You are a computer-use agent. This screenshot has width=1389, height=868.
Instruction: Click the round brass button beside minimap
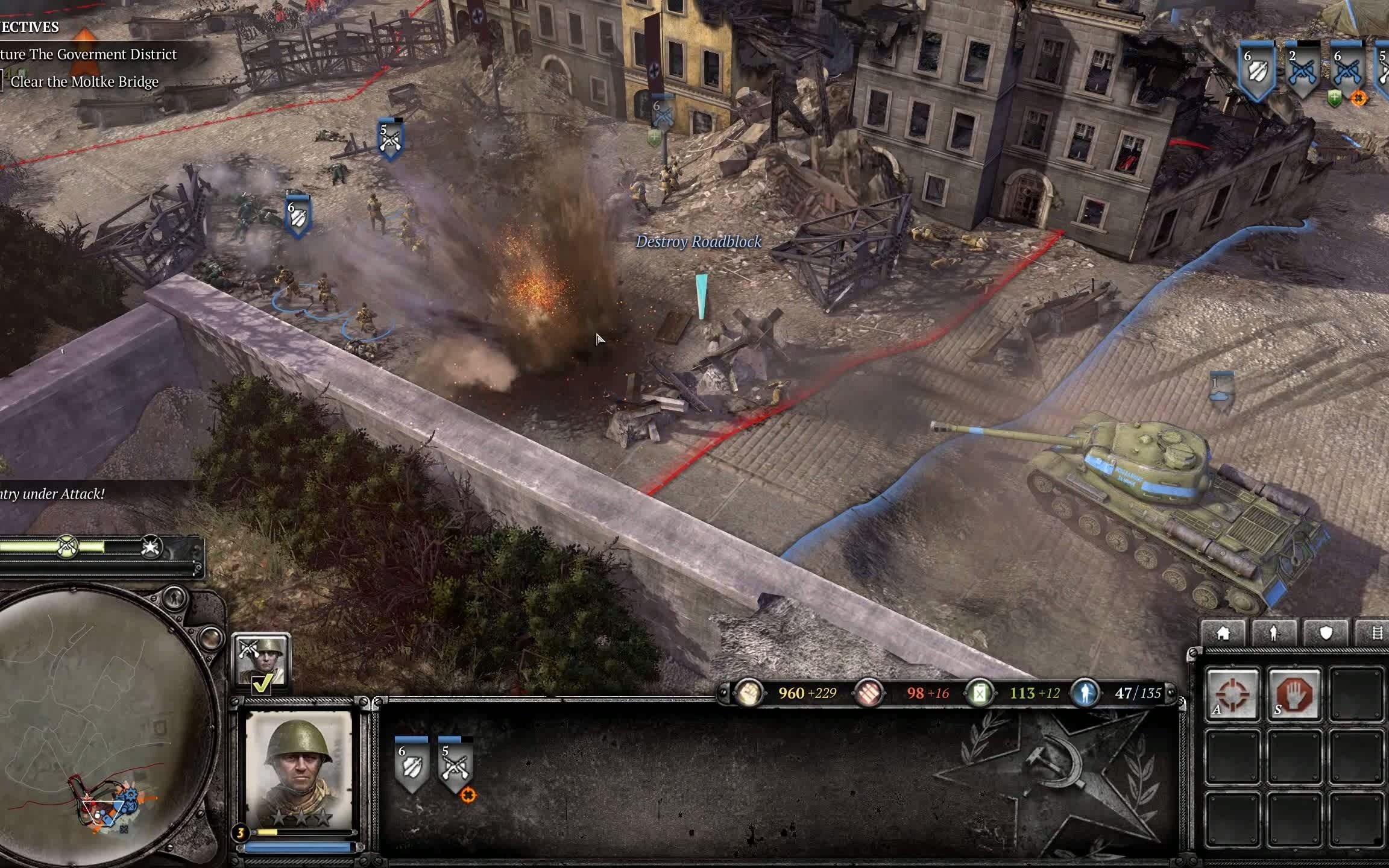(x=210, y=637)
